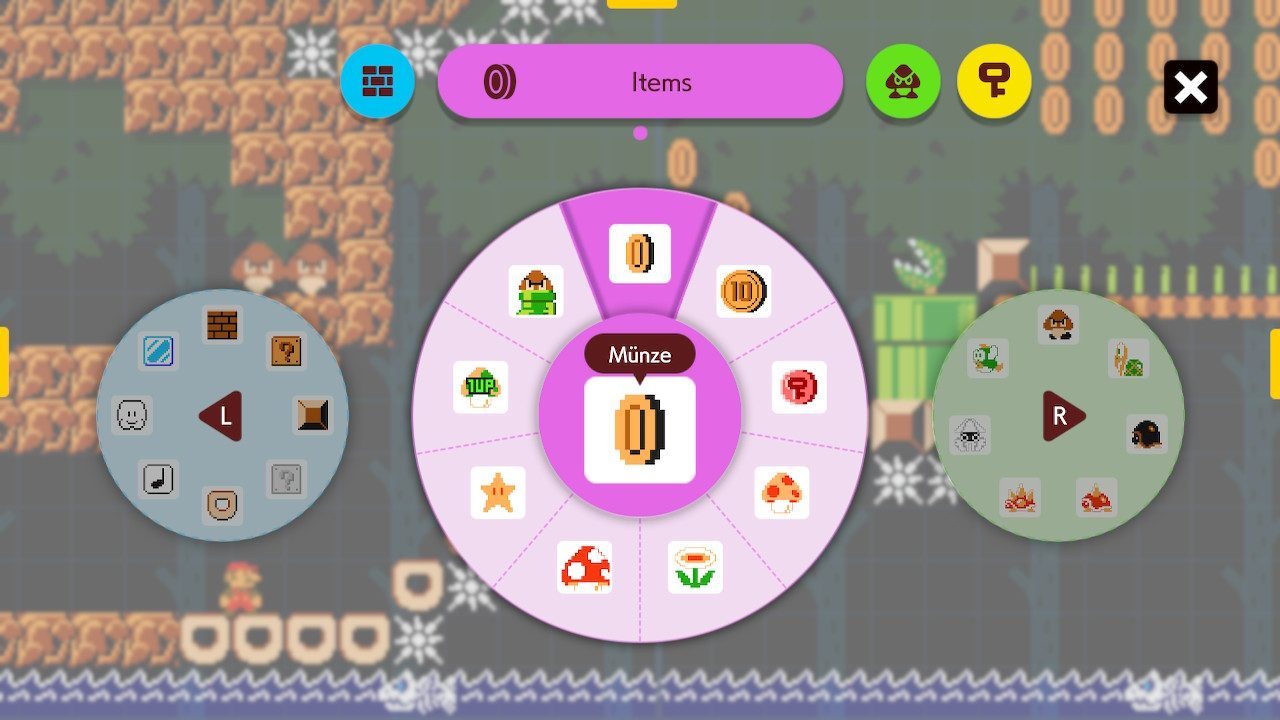1280x720 pixels.
Task: Pick the fire flower item
Action: pos(695,567)
